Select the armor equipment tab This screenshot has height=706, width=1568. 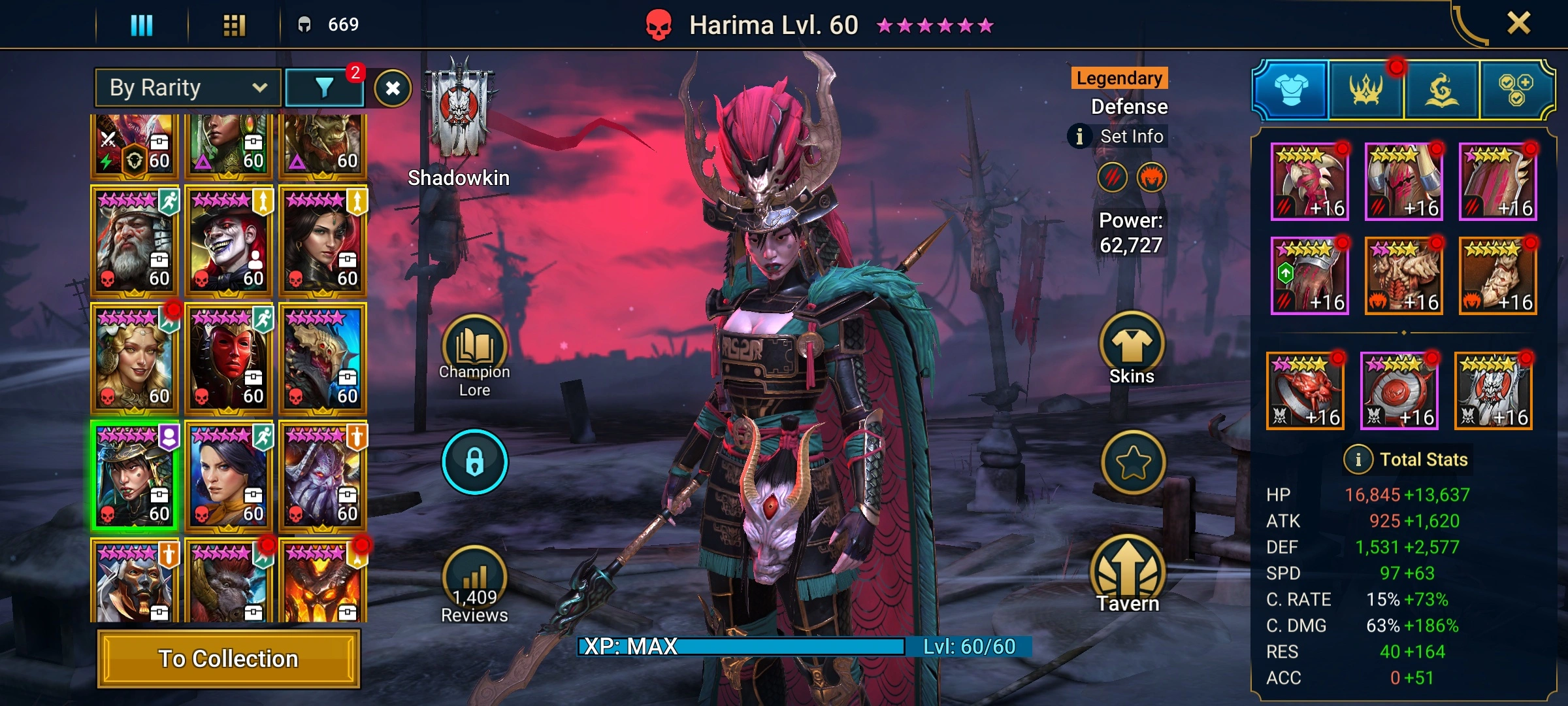(1291, 90)
